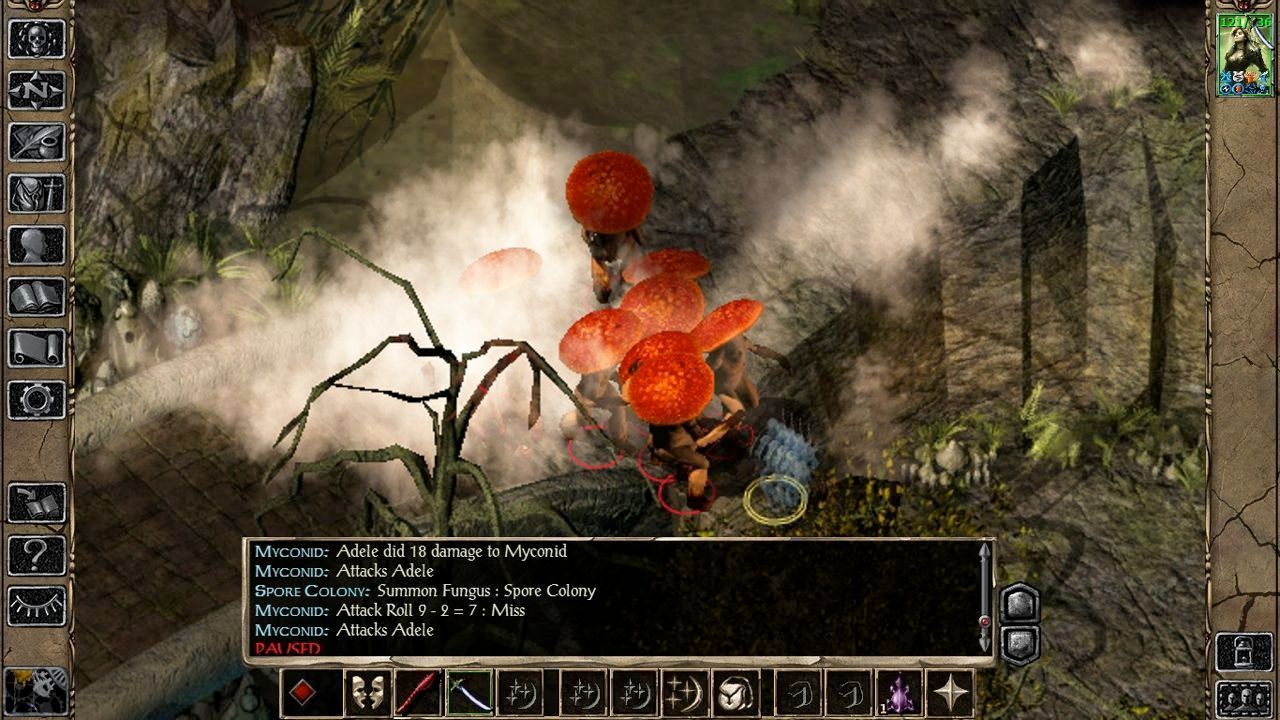Screen dimensions: 1280x720
Task: Choose the twin masks talk action
Action: point(368,692)
